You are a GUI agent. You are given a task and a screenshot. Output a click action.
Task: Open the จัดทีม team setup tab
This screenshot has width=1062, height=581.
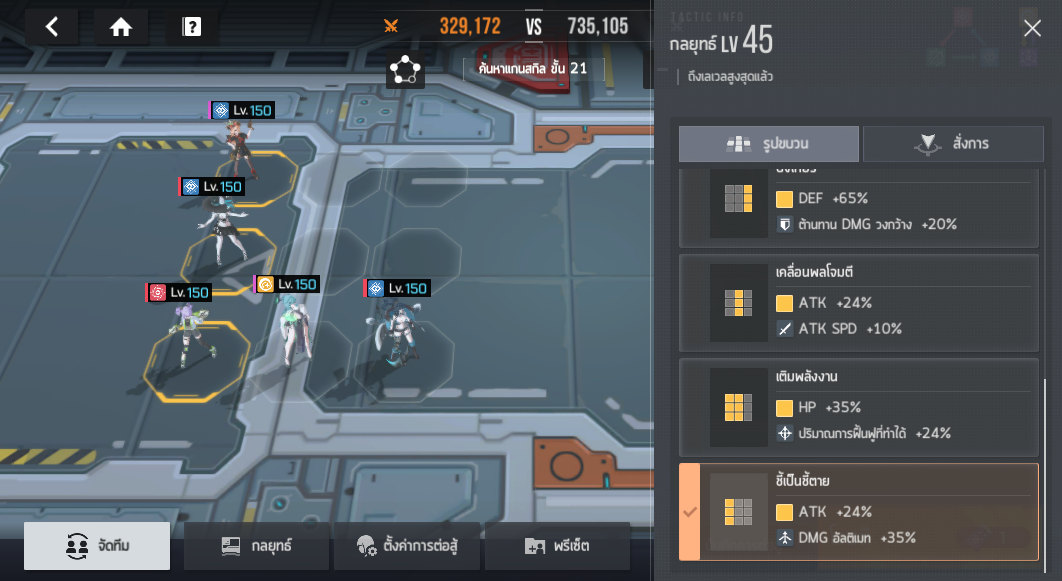tap(97, 546)
